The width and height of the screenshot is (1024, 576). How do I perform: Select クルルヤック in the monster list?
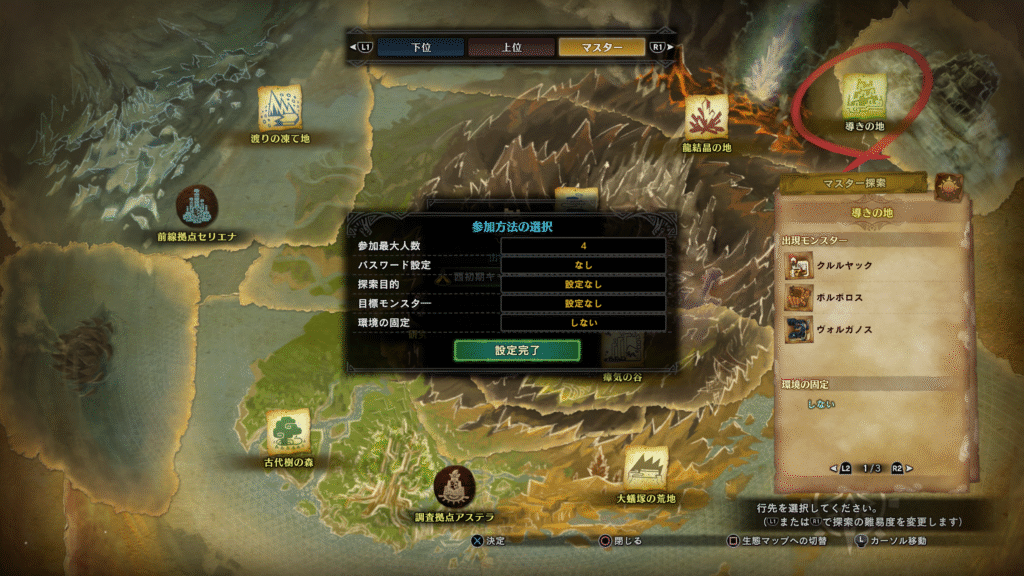845,267
